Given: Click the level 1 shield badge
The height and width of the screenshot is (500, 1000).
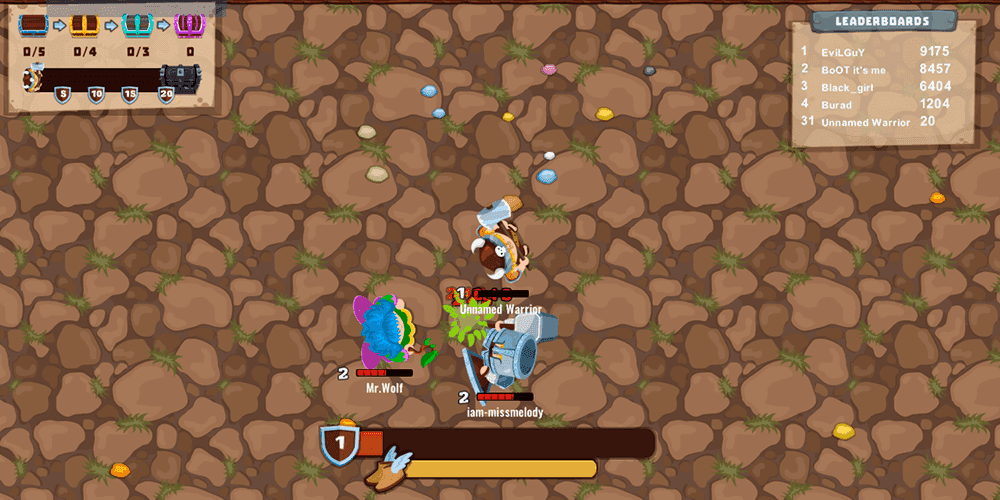Looking at the screenshot, I should coord(340,442).
